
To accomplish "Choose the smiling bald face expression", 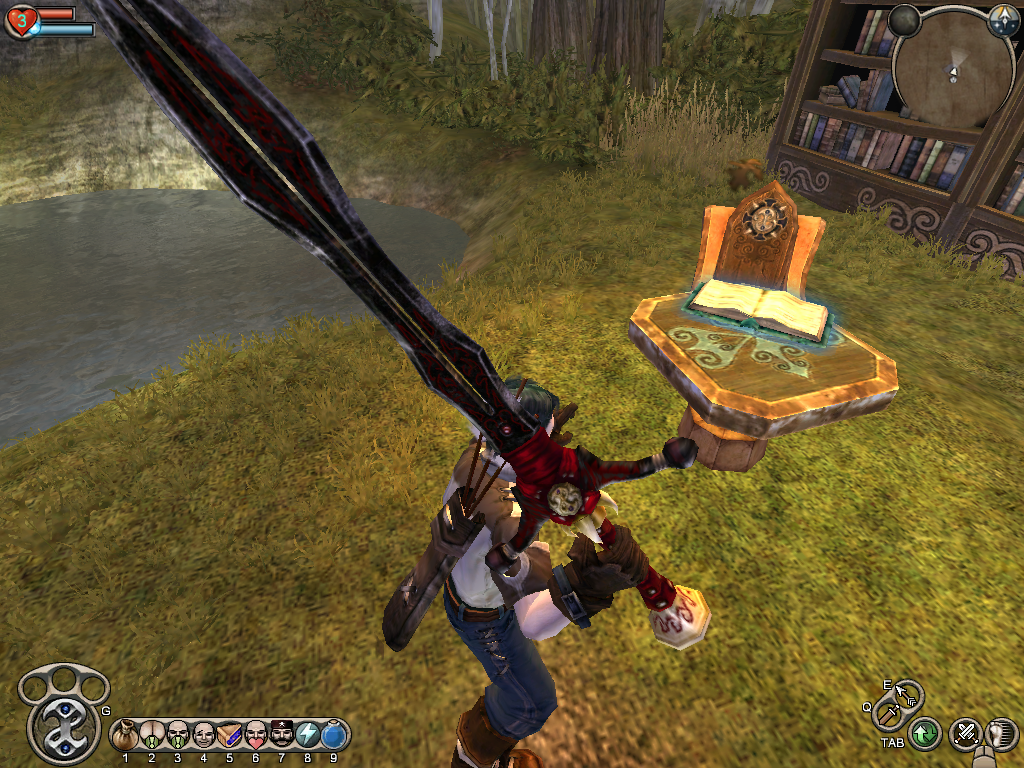I will pos(204,736).
